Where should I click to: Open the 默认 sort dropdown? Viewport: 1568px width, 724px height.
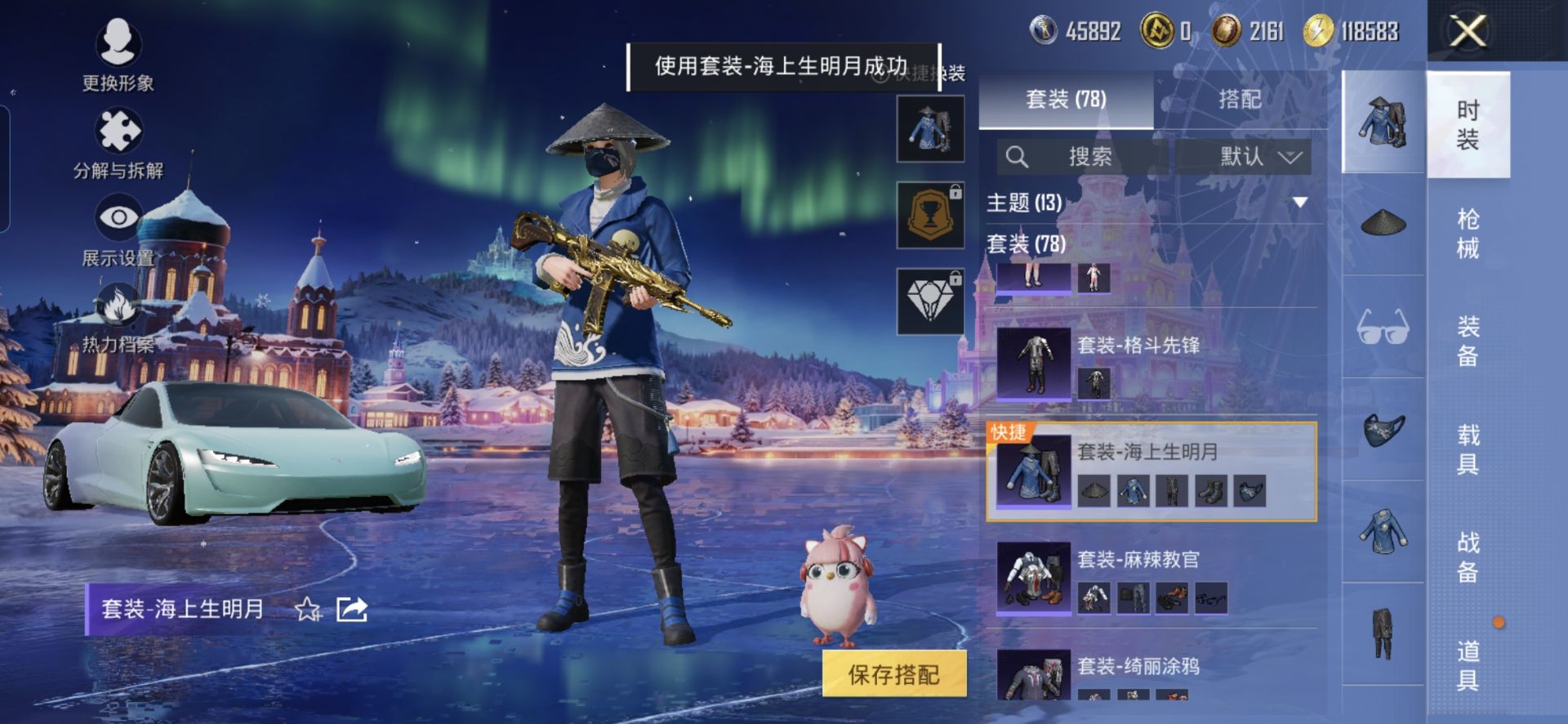pyautogui.click(x=1258, y=156)
